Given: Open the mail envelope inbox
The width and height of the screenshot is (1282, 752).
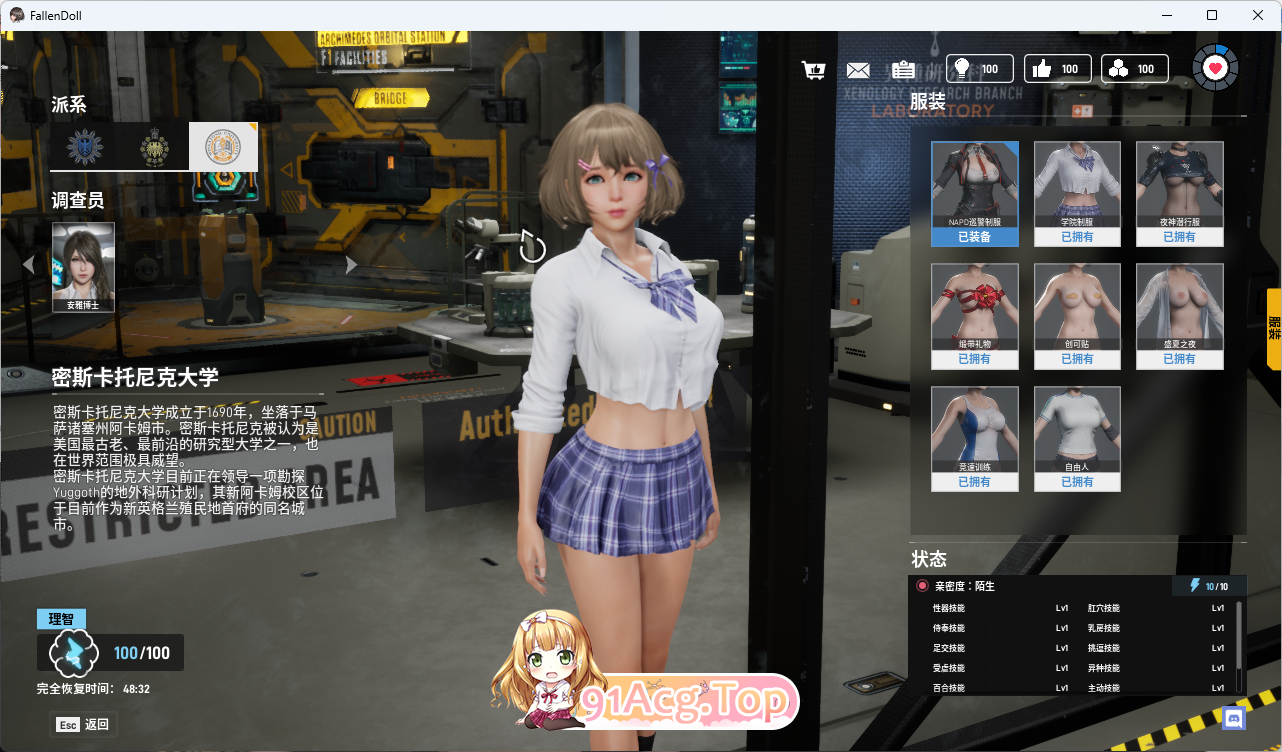Looking at the screenshot, I should tap(858, 70).
